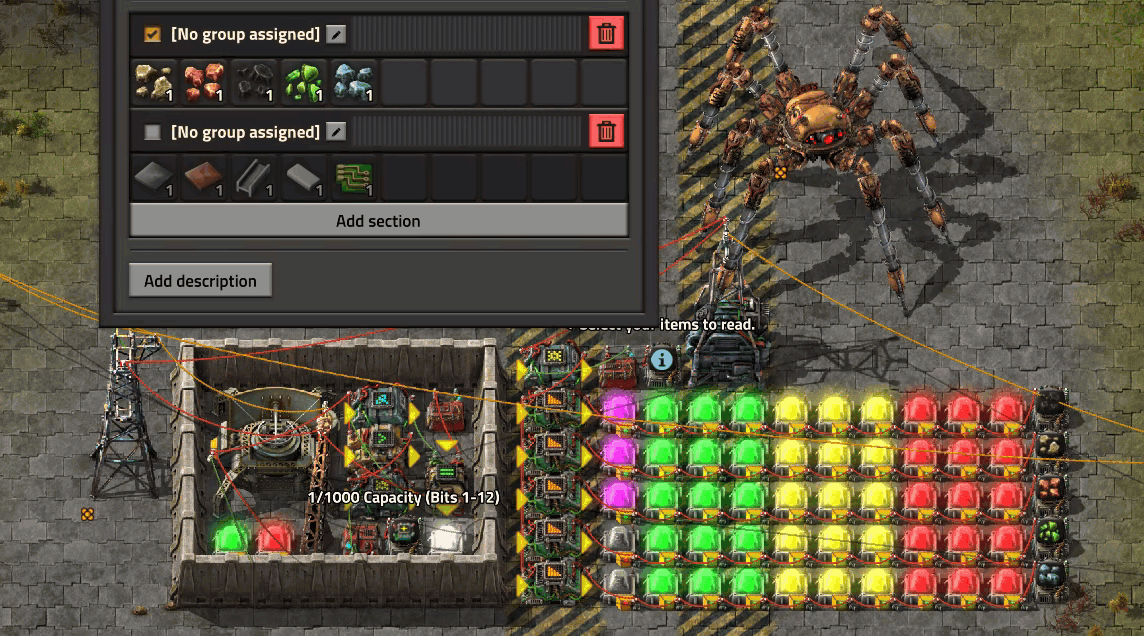Delete the section containing the ore signals

pyautogui.click(x=606, y=34)
